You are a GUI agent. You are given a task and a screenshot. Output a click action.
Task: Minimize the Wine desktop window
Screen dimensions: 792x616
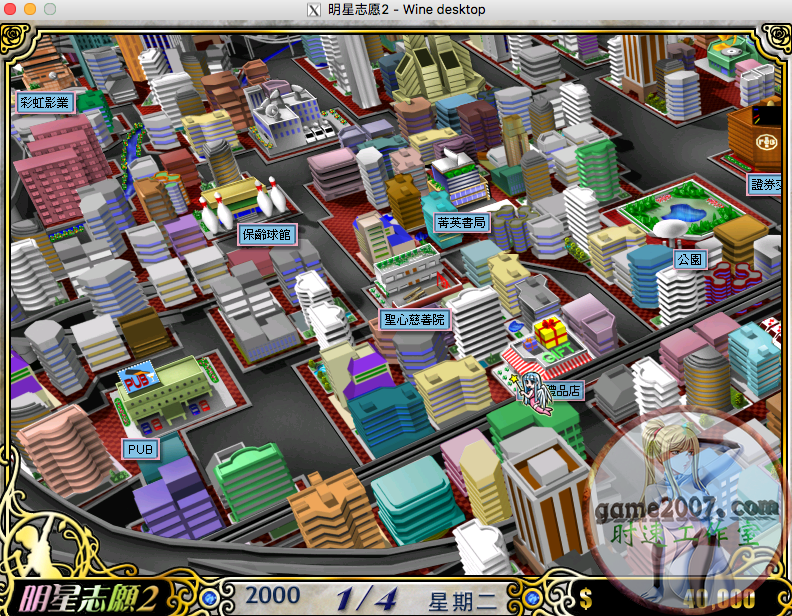point(30,9)
